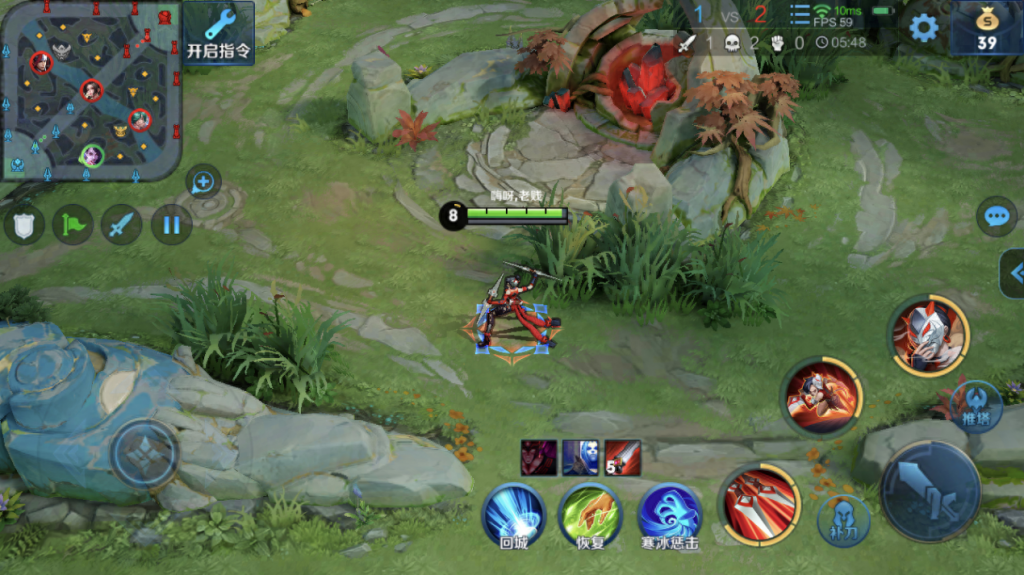Open the minimap

pyautogui.click(x=90, y=88)
